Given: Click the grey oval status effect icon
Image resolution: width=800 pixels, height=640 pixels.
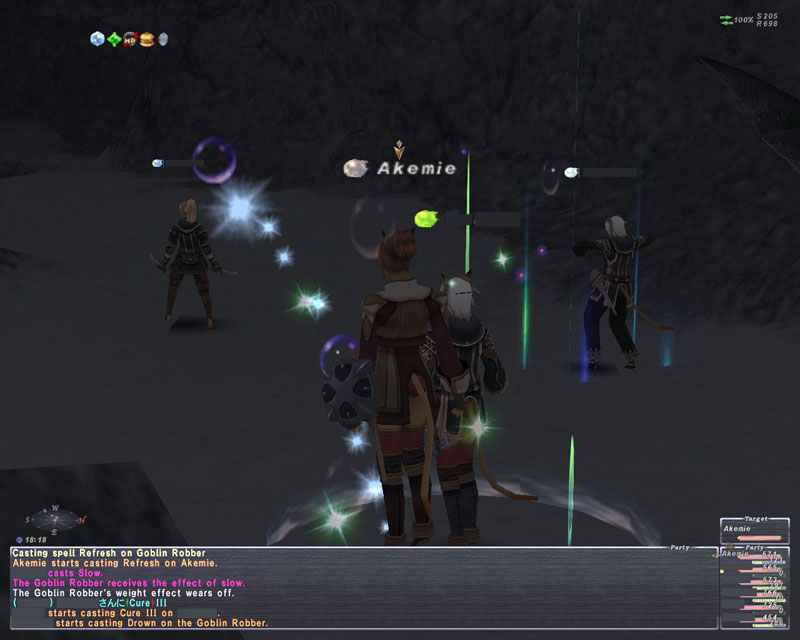Looking at the screenshot, I should pos(161,39).
